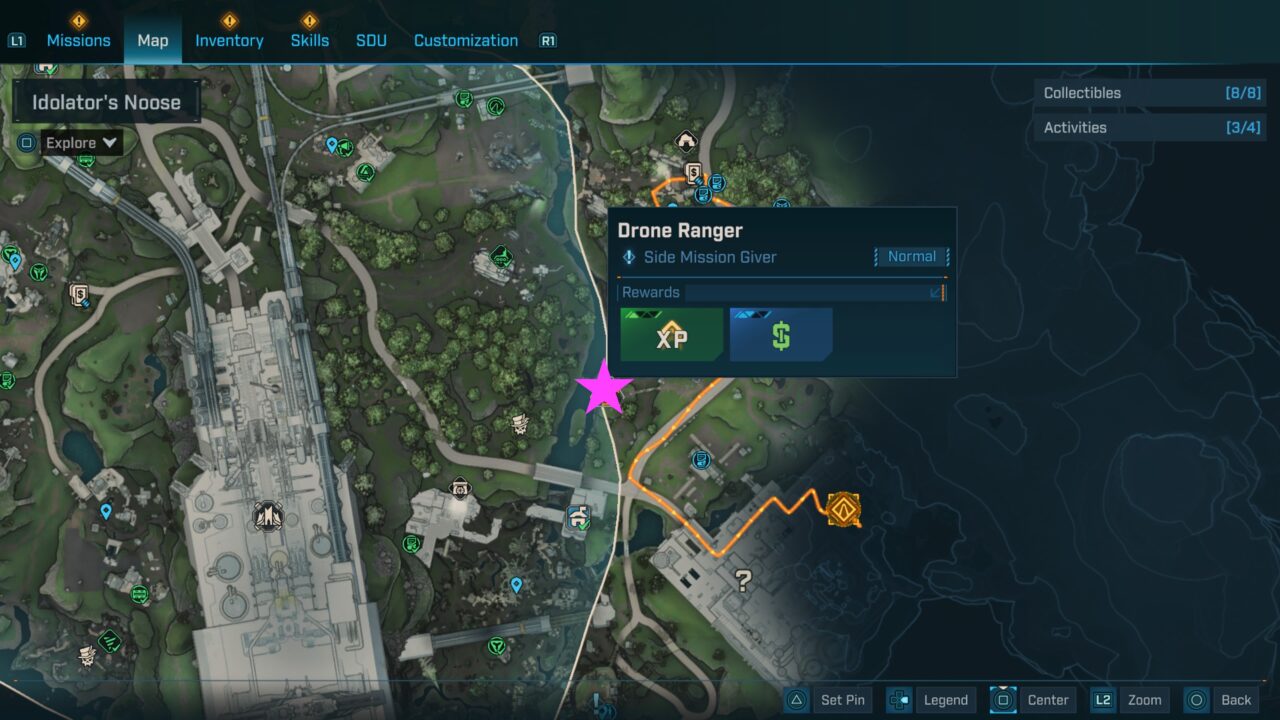
Task: Click the side mission giver icon in the popup
Action: (629, 257)
